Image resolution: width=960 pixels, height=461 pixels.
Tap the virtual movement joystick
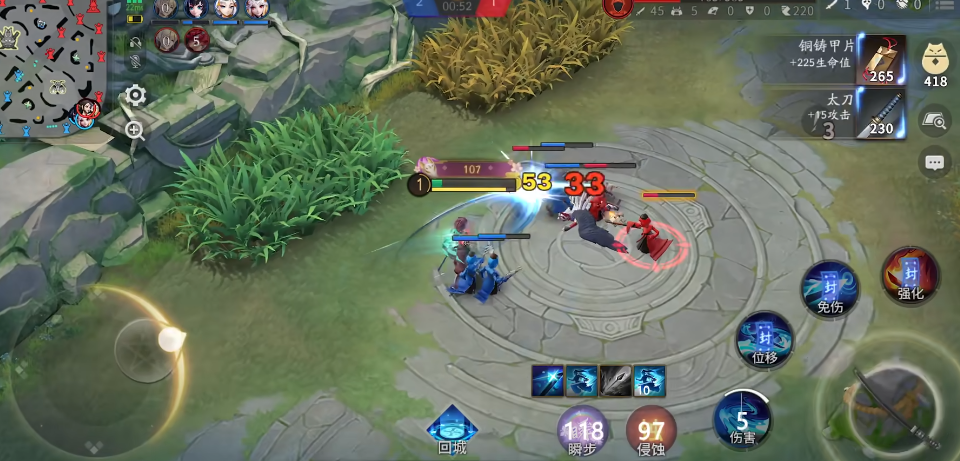(x=145, y=350)
